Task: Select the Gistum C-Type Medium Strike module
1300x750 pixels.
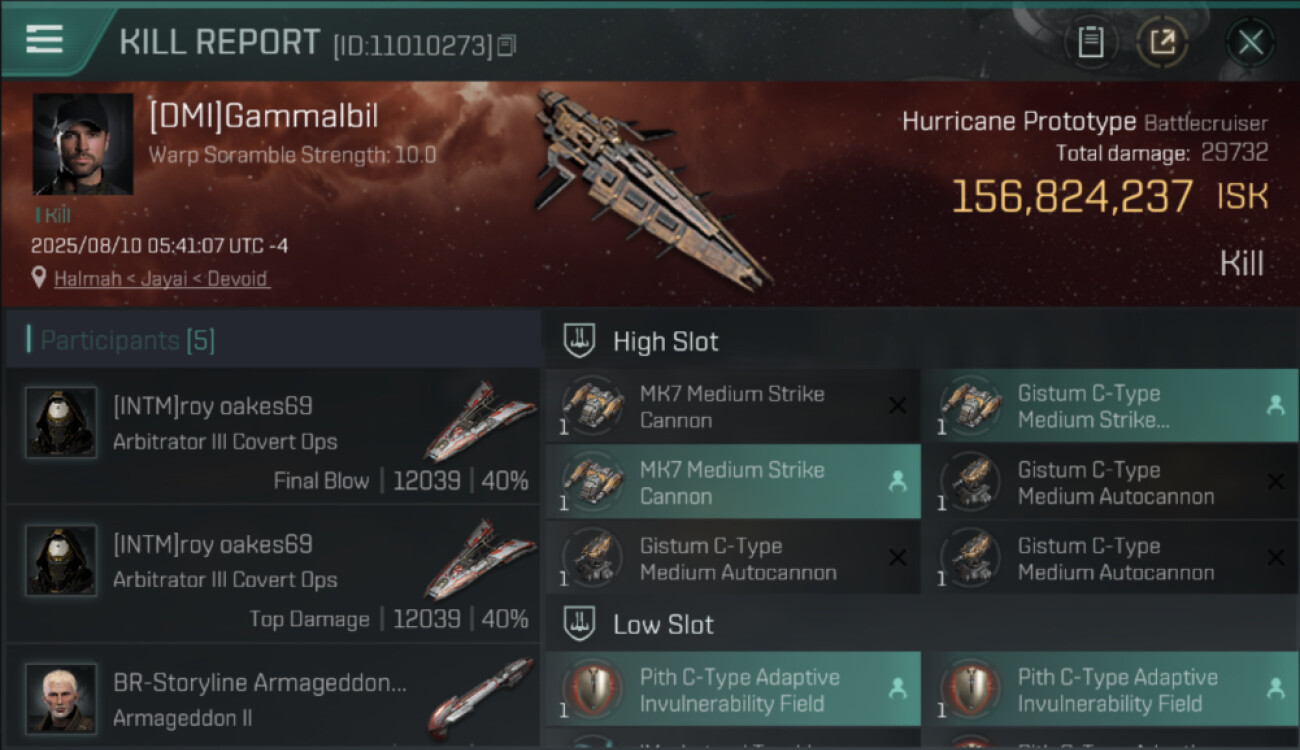Action: click(x=1110, y=407)
